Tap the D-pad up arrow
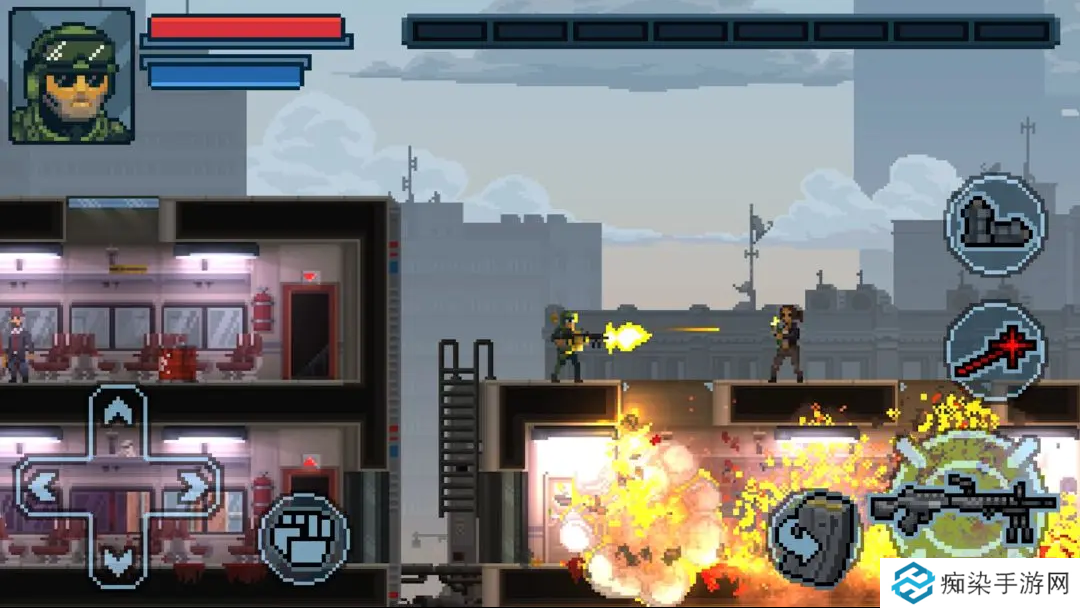Image resolution: width=1080 pixels, height=608 pixels. pyautogui.click(x=119, y=412)
